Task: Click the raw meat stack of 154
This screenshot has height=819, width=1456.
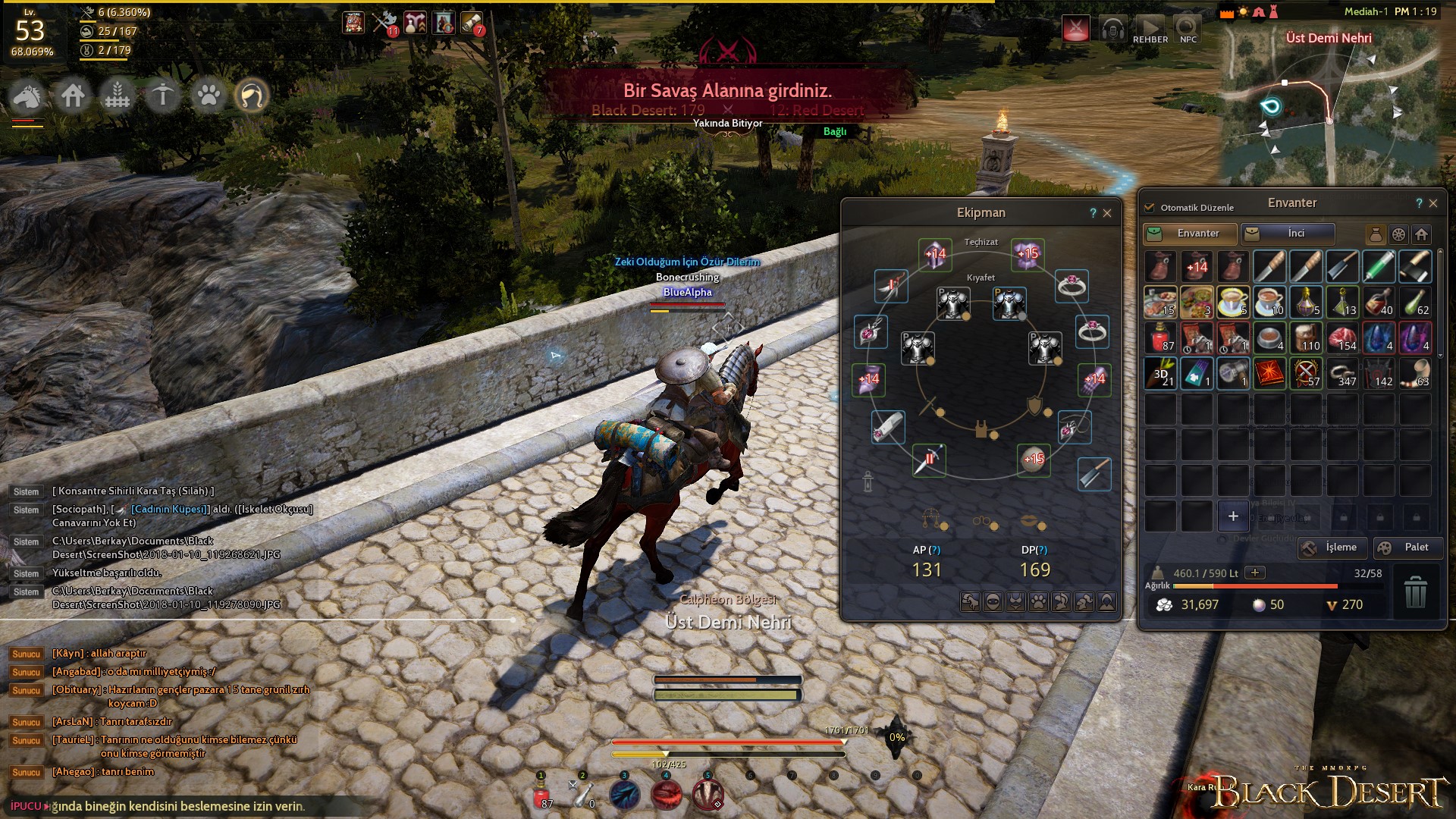Action: pyautogui.click(x=1342, y=338)
